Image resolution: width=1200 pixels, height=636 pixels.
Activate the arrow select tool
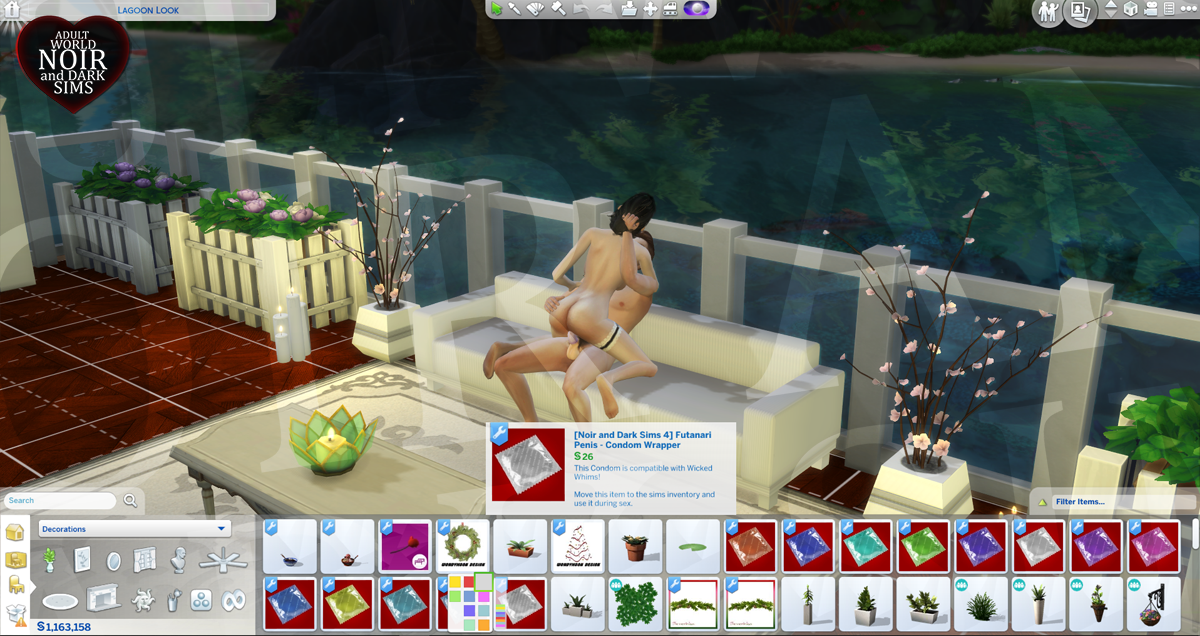pos(495,9)
